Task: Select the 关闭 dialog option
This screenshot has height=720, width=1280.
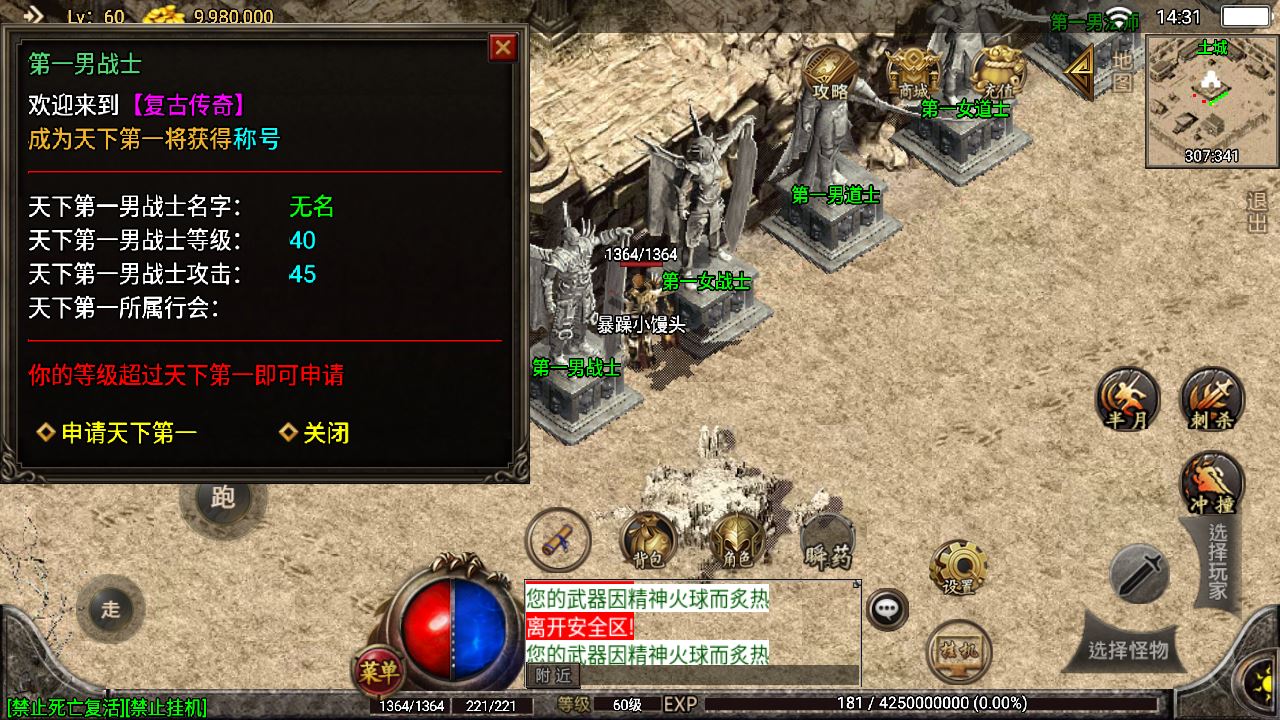Action: coord(314,433)
